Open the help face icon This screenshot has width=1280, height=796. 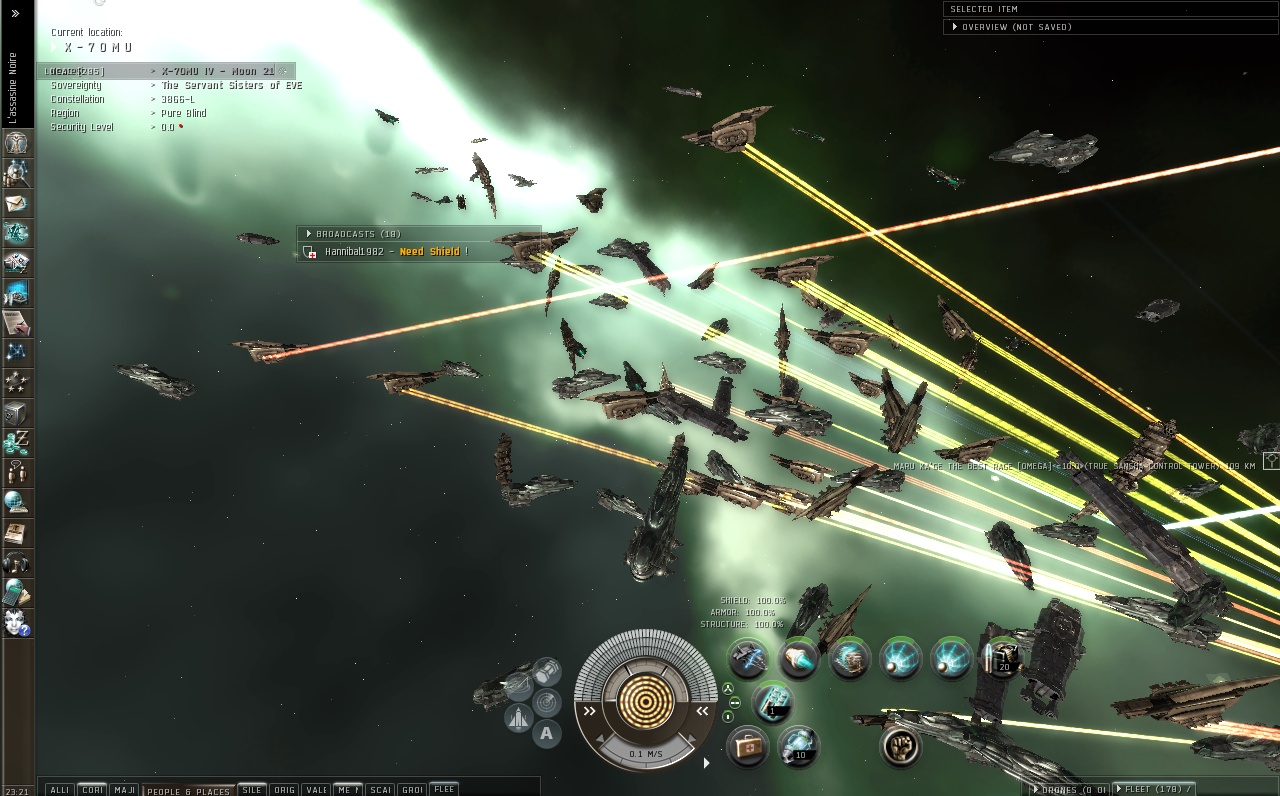(x=17, y=623)
